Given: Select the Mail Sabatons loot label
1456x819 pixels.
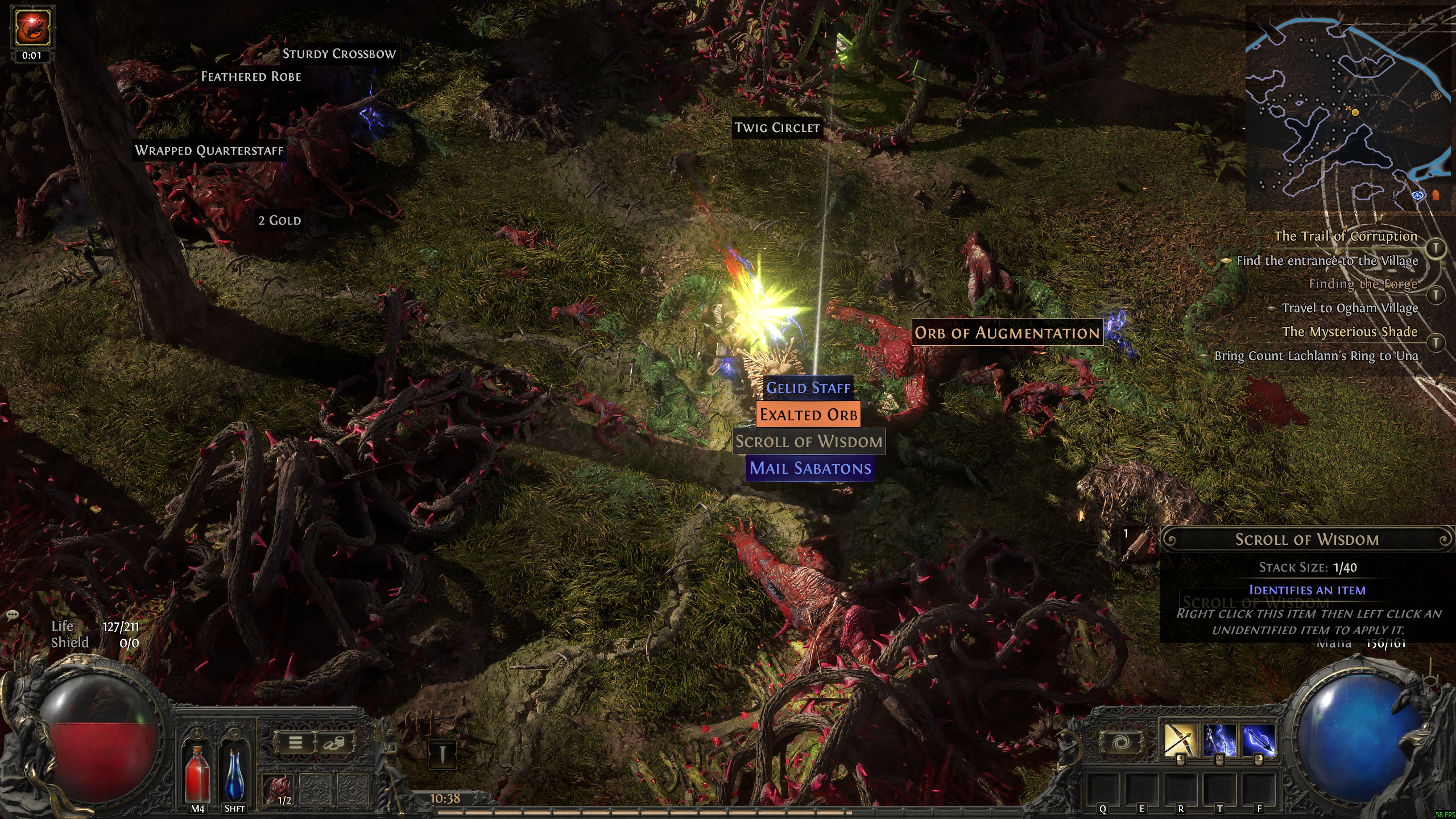Looking at the screenshot, I should click(810, 468).
